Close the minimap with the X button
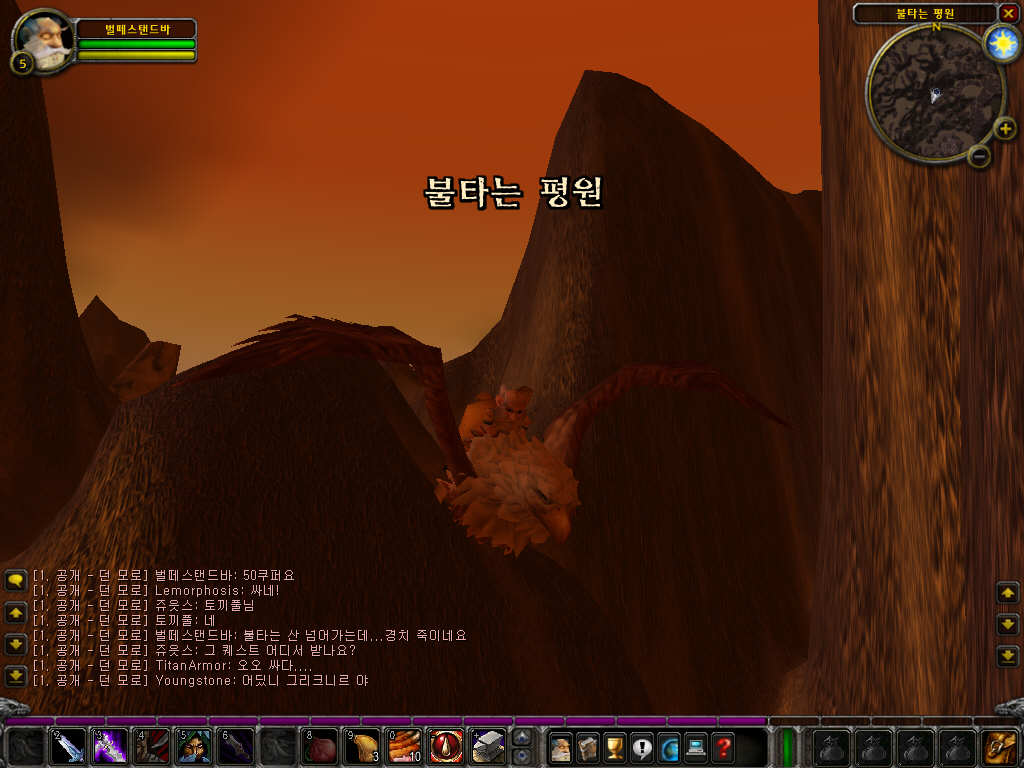This screenshot has height=768, width=1024. click(1008, 13)
